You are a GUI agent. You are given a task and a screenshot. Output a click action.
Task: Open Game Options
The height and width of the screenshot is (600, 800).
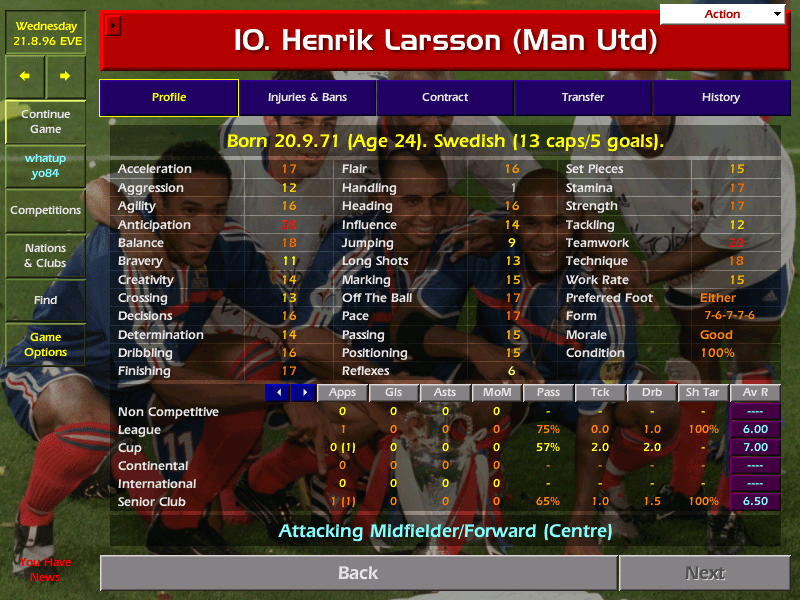45,345
